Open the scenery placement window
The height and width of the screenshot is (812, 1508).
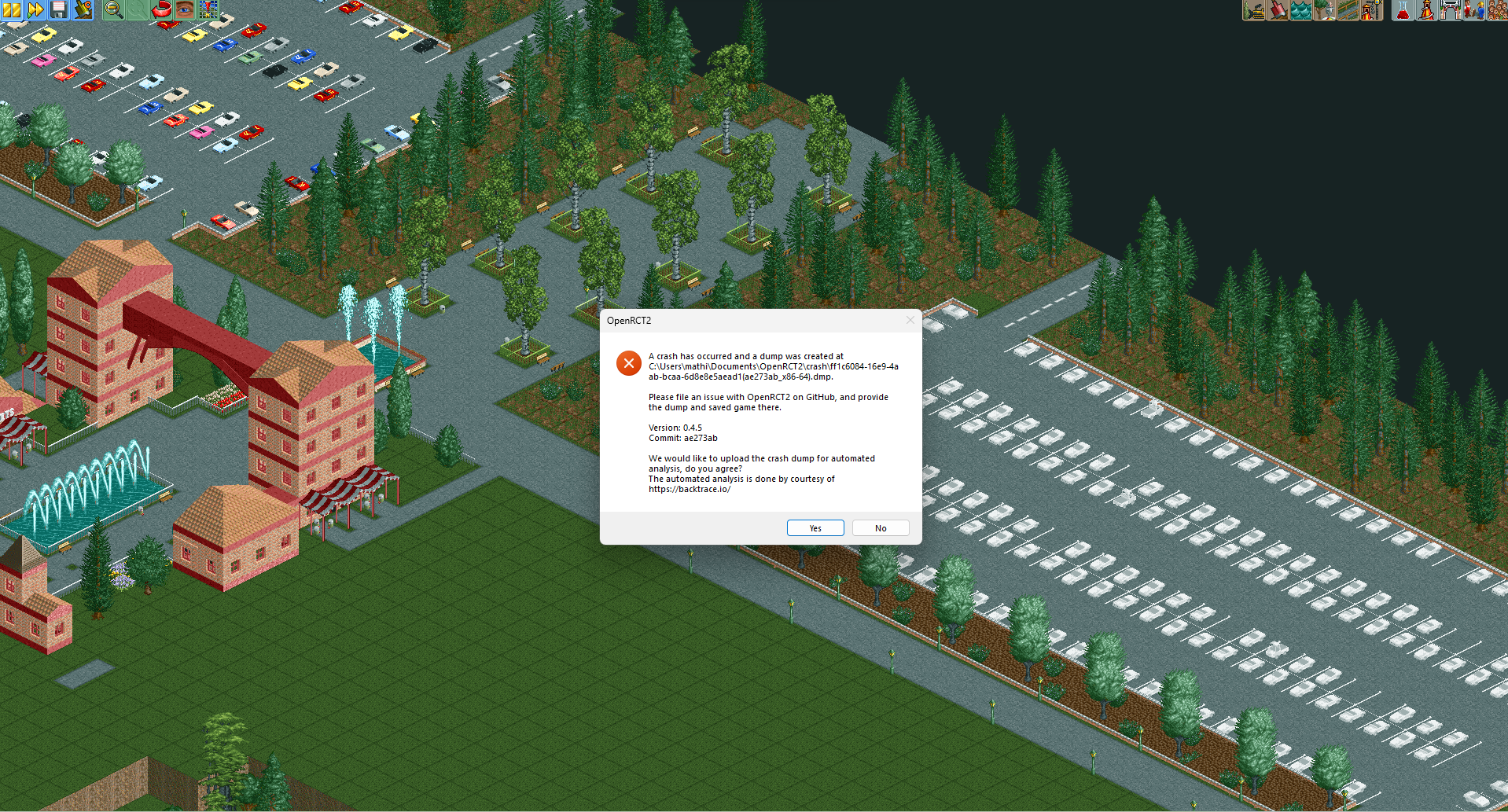1324,10
